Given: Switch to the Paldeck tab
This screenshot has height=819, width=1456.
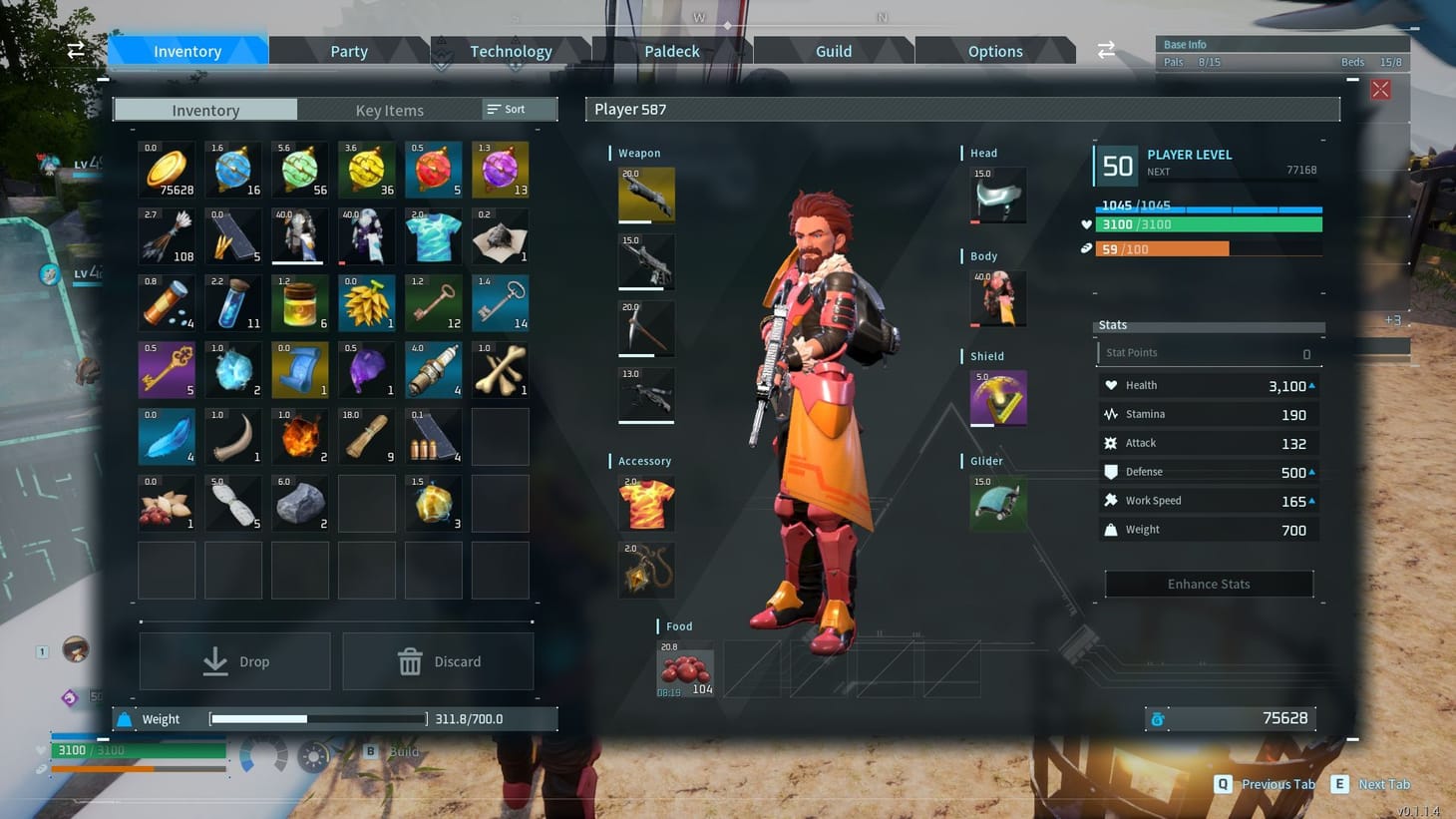Looking at the screenshot, I should tap(671, 51).
